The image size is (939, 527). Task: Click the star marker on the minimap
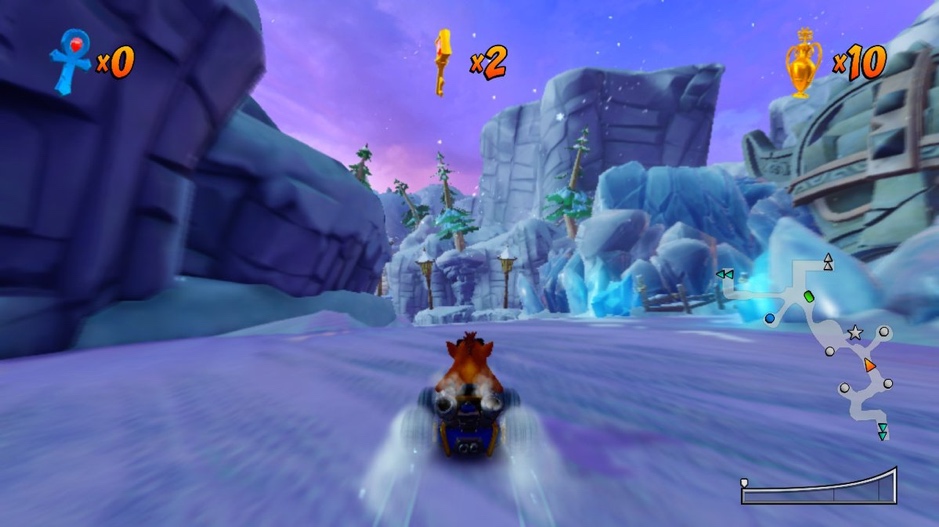click(855, 333)
